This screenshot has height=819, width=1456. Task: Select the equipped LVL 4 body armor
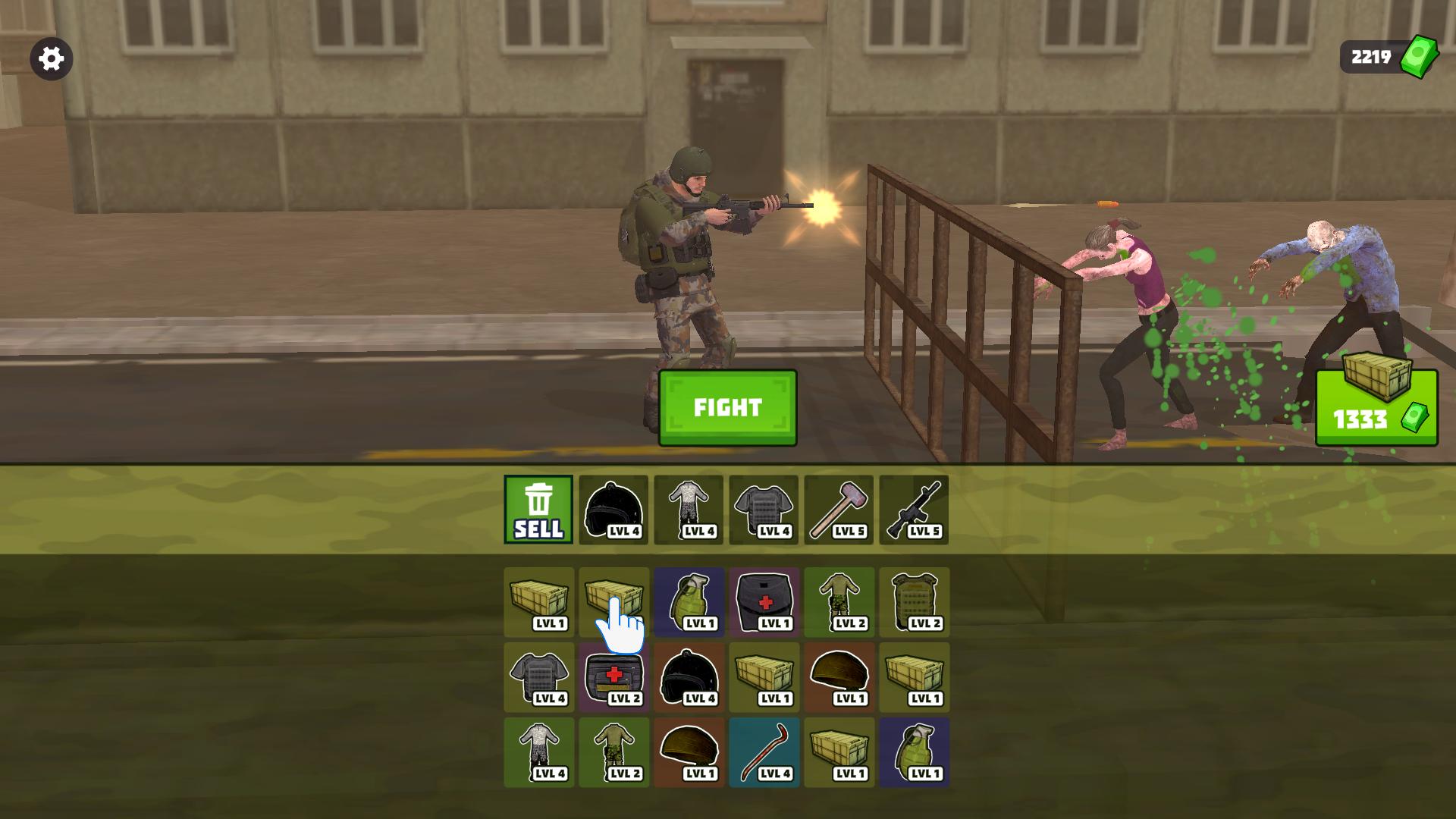[764, 510]
